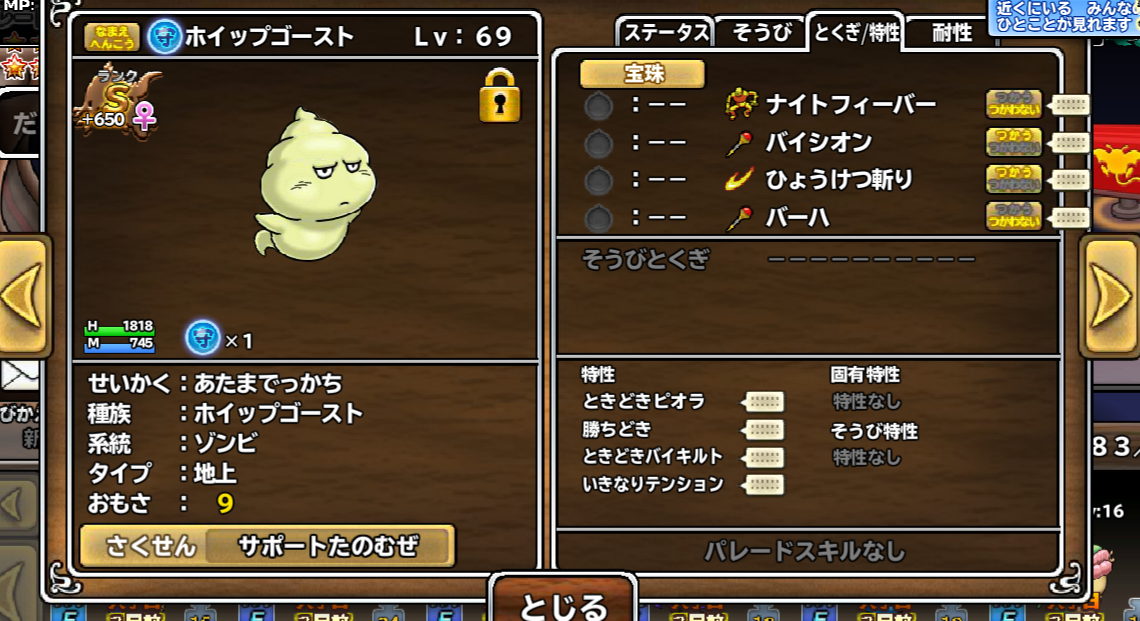Show details for the ときどきバイキルト trait
The width and height of the screenshot is (1140, 621).
(x=765, y=457)
